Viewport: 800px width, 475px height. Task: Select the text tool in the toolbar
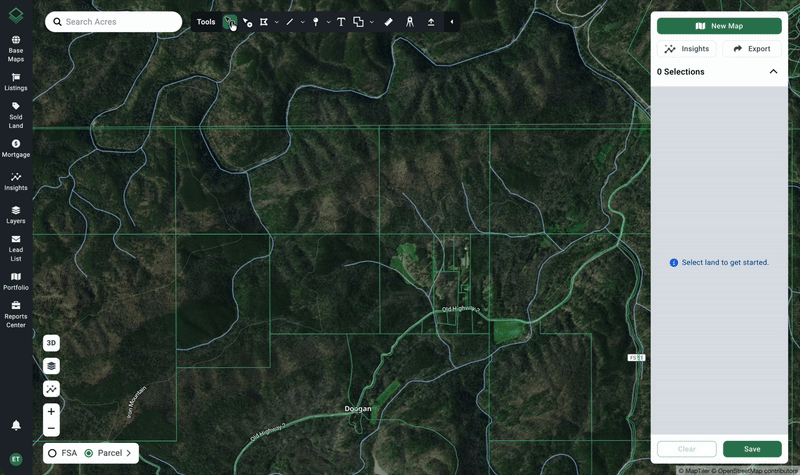tap(341, 22)
